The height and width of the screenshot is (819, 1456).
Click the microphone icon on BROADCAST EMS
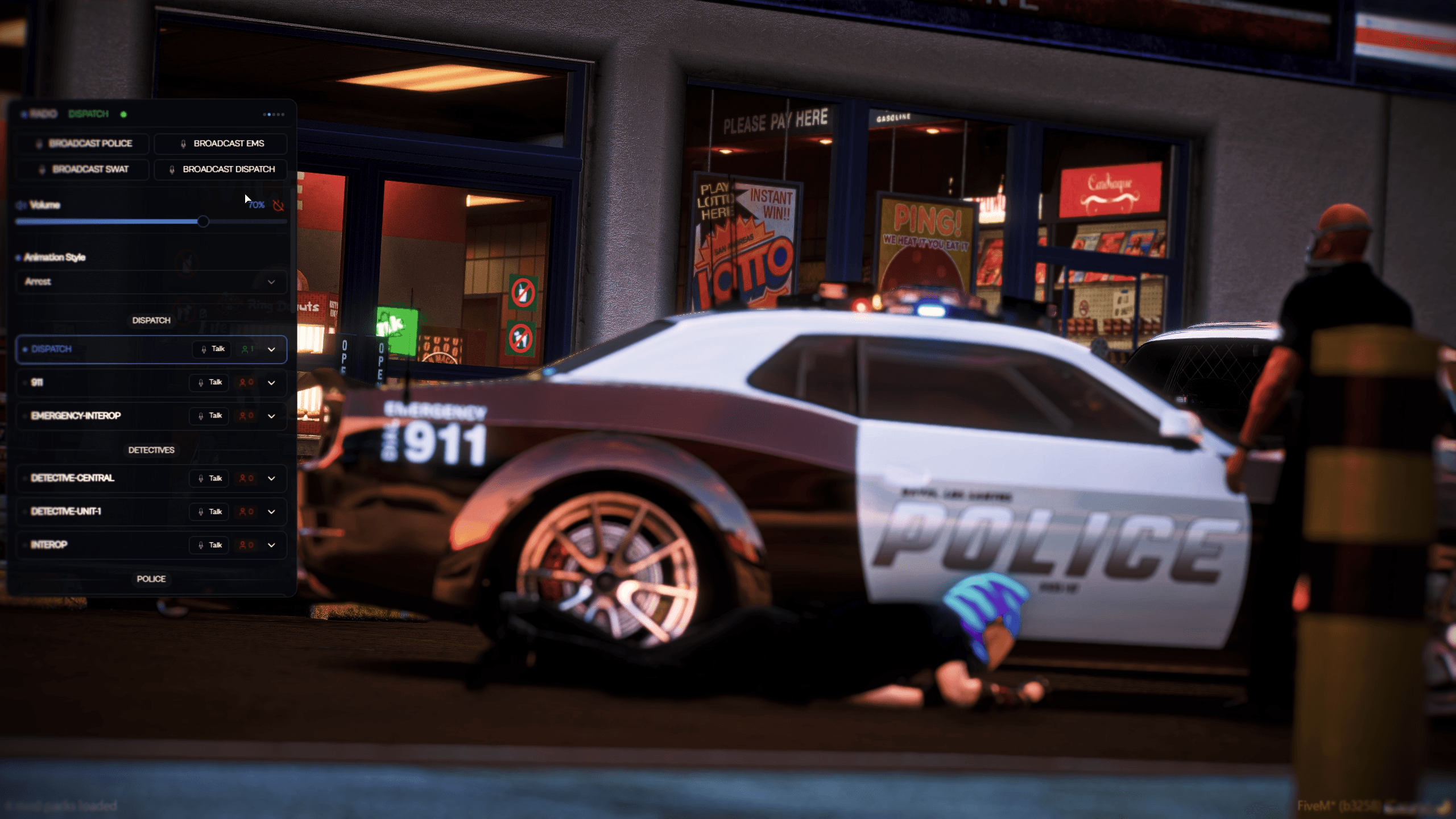click(x=183, y=143)
